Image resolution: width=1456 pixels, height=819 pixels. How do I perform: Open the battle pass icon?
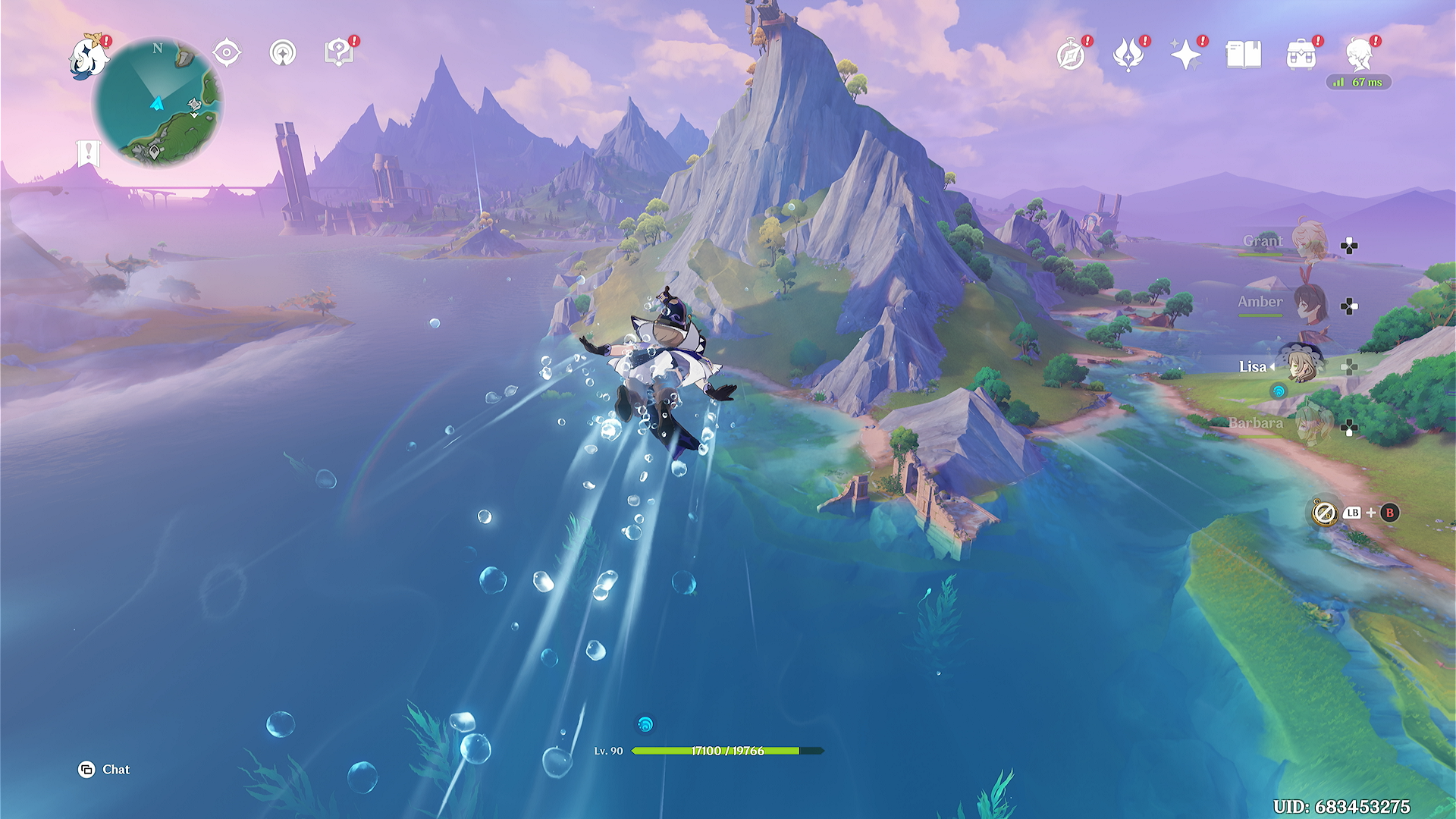coord(1128,55)
